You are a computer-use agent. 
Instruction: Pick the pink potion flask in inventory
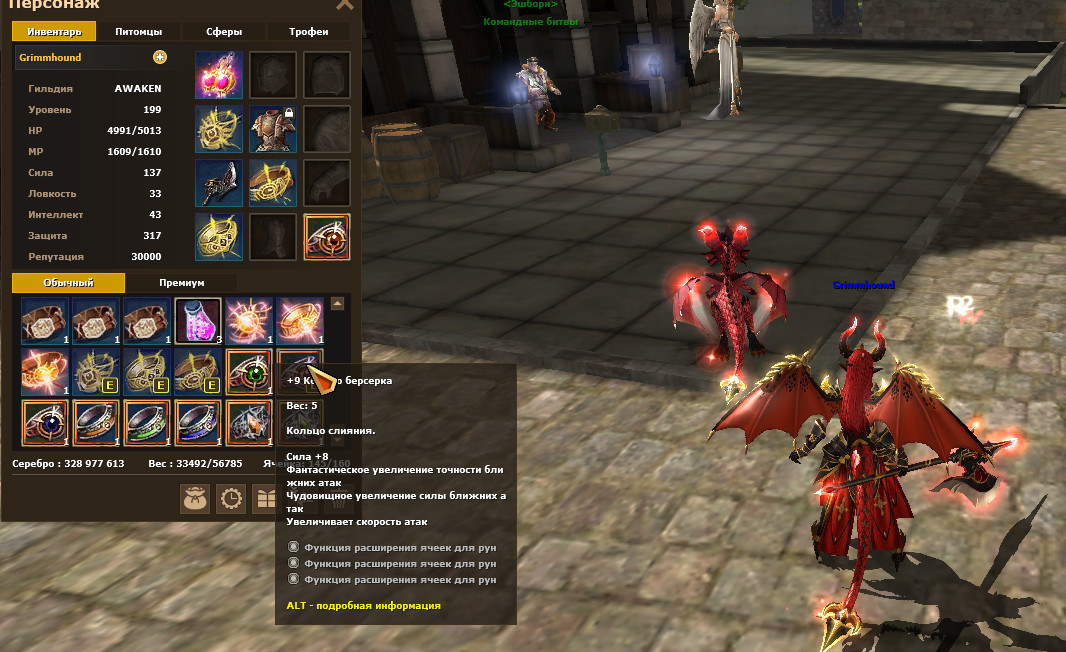click(x=197, y=321)
